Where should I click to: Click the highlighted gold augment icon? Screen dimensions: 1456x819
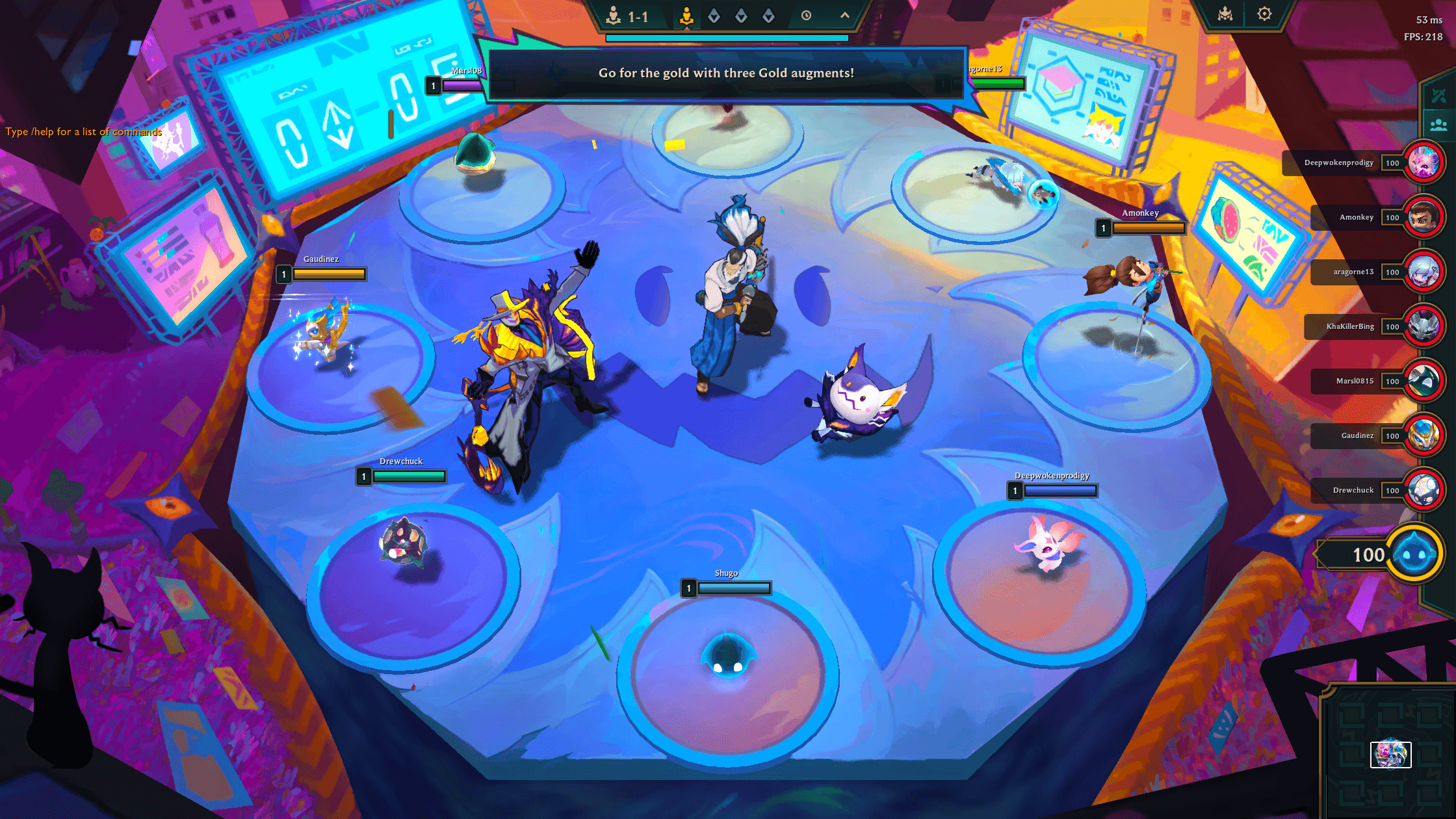point(687,17)
